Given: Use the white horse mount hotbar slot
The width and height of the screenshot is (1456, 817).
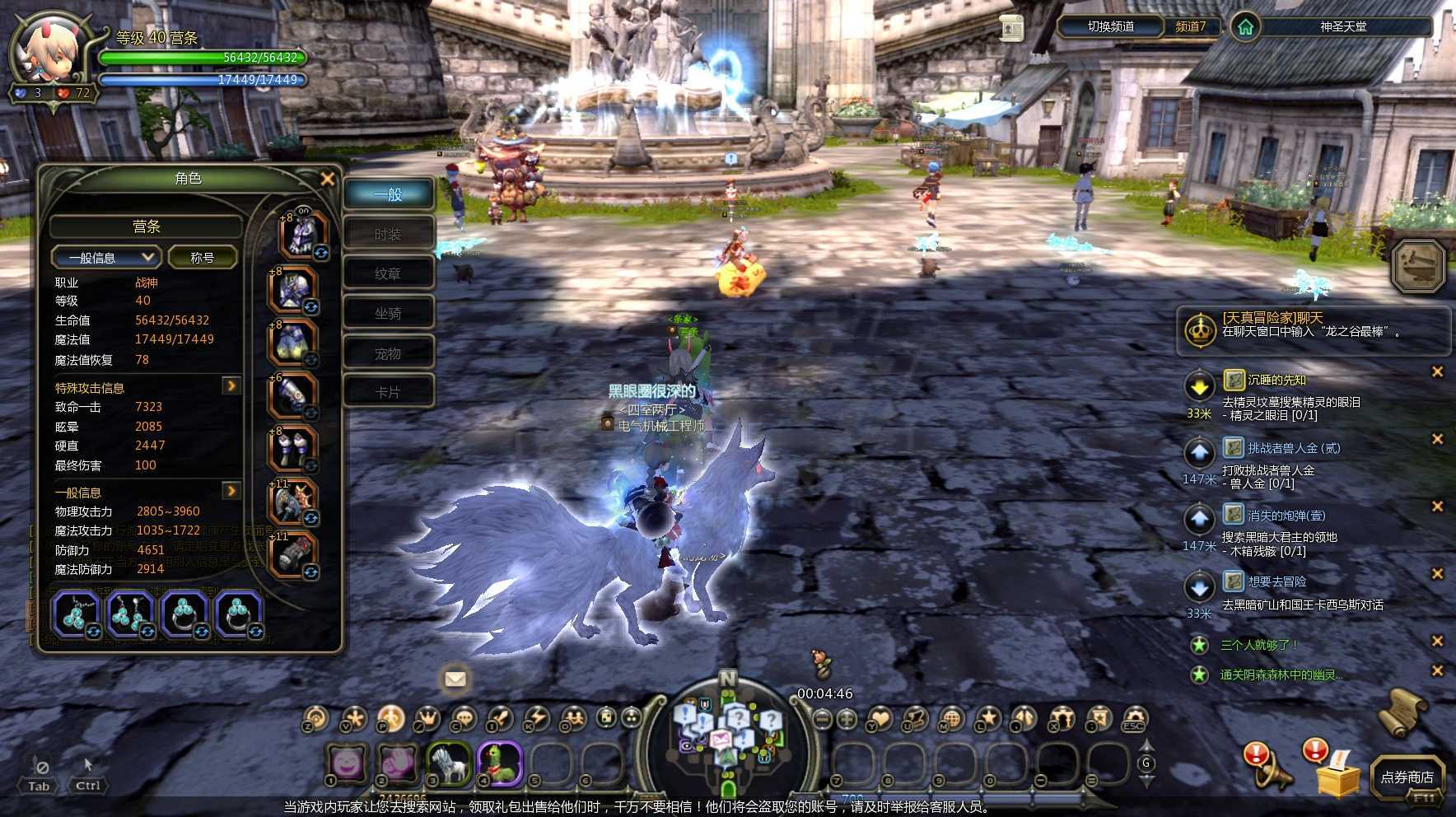Looking at the screenshot, I should [x=449, y=763].
